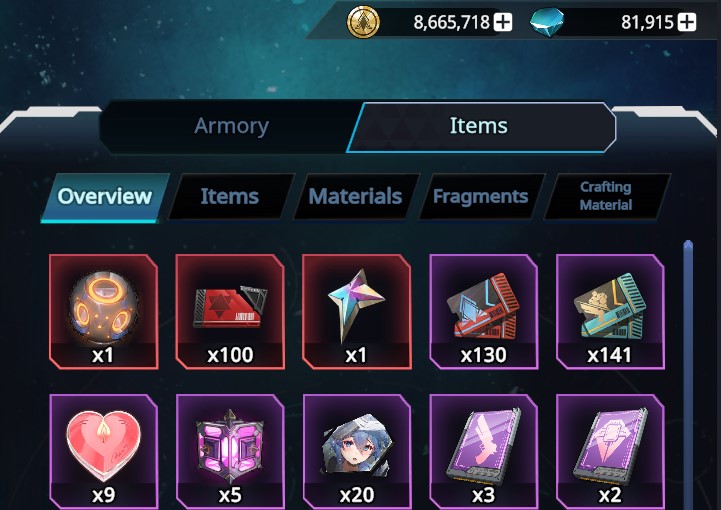721x510 pixels.
Task: Filter inventory by Materials
Action: [355, 196]
